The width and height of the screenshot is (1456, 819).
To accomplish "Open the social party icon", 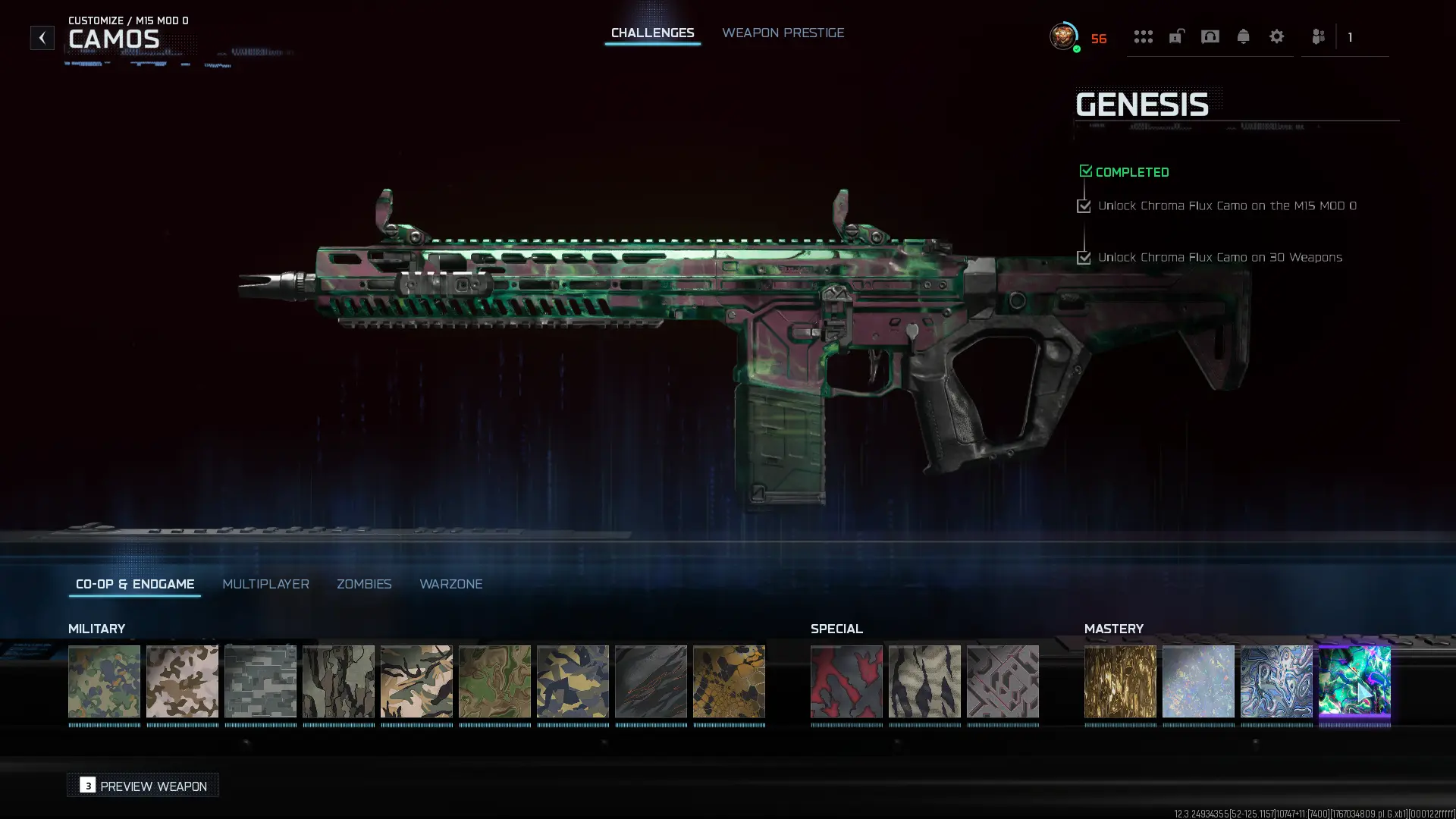I will pyautogui.click(x=1318, y=36).
